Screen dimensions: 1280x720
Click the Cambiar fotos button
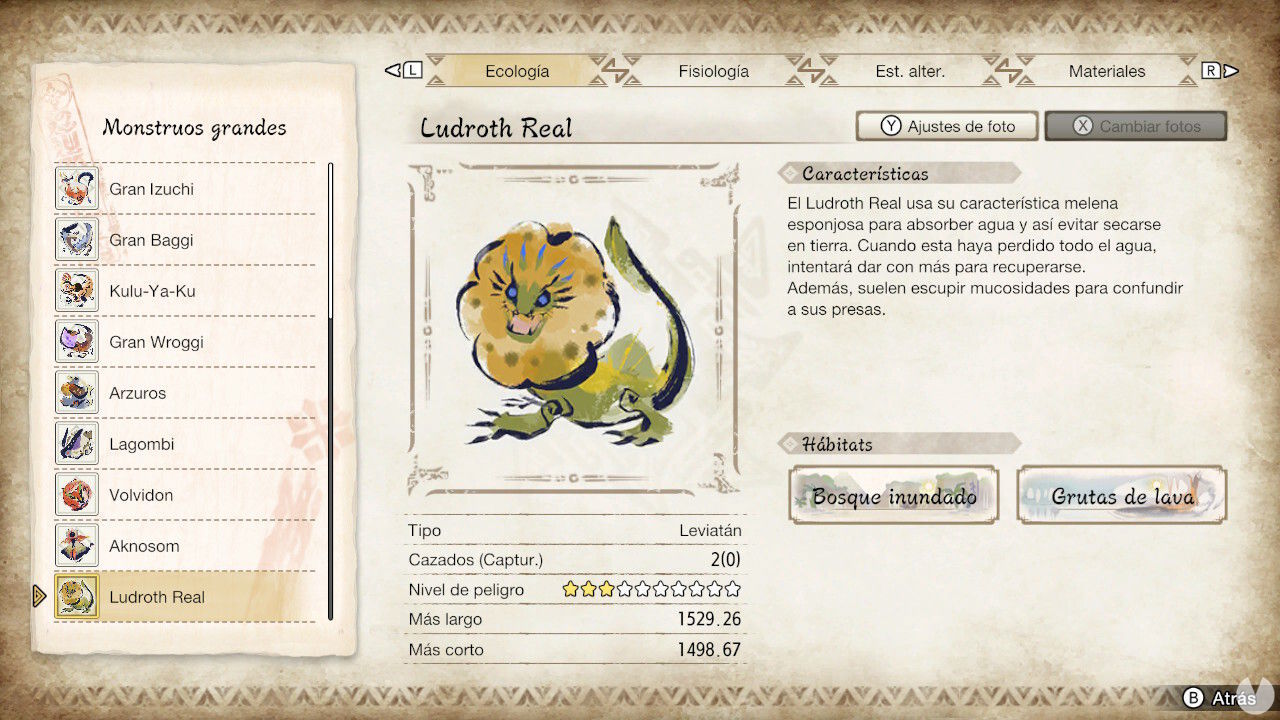coord(1135,125)
